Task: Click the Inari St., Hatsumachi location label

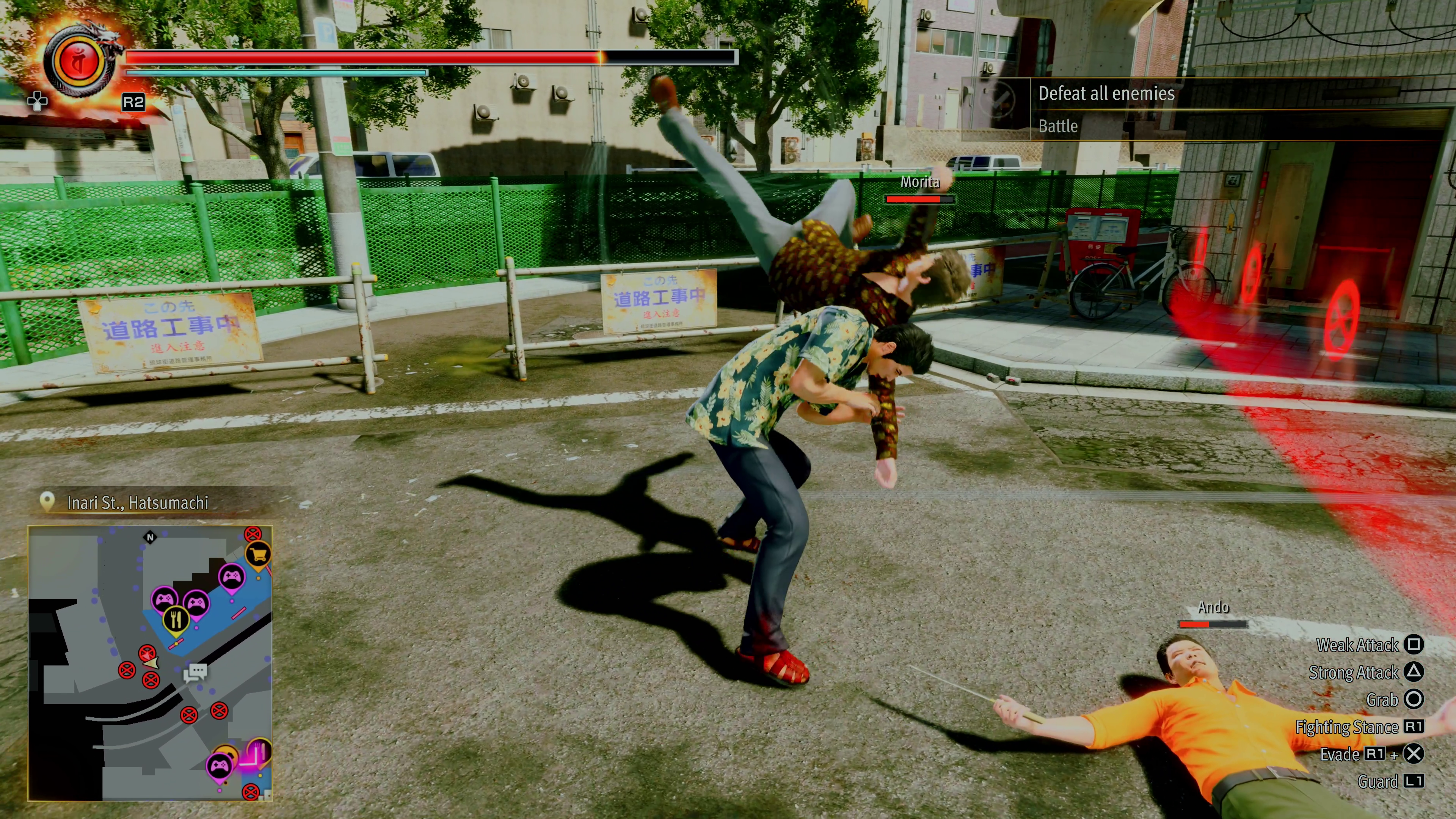Action: (137, 502)
